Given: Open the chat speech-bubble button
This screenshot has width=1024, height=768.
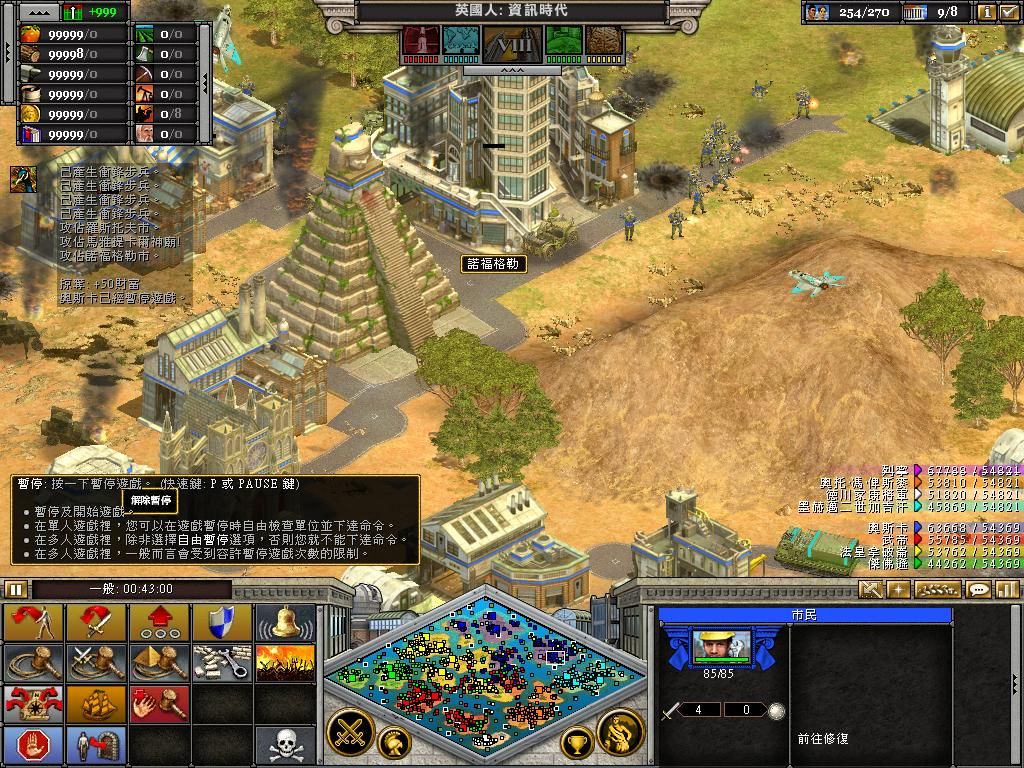Looking at the screenshot, I should coord(979,590).
